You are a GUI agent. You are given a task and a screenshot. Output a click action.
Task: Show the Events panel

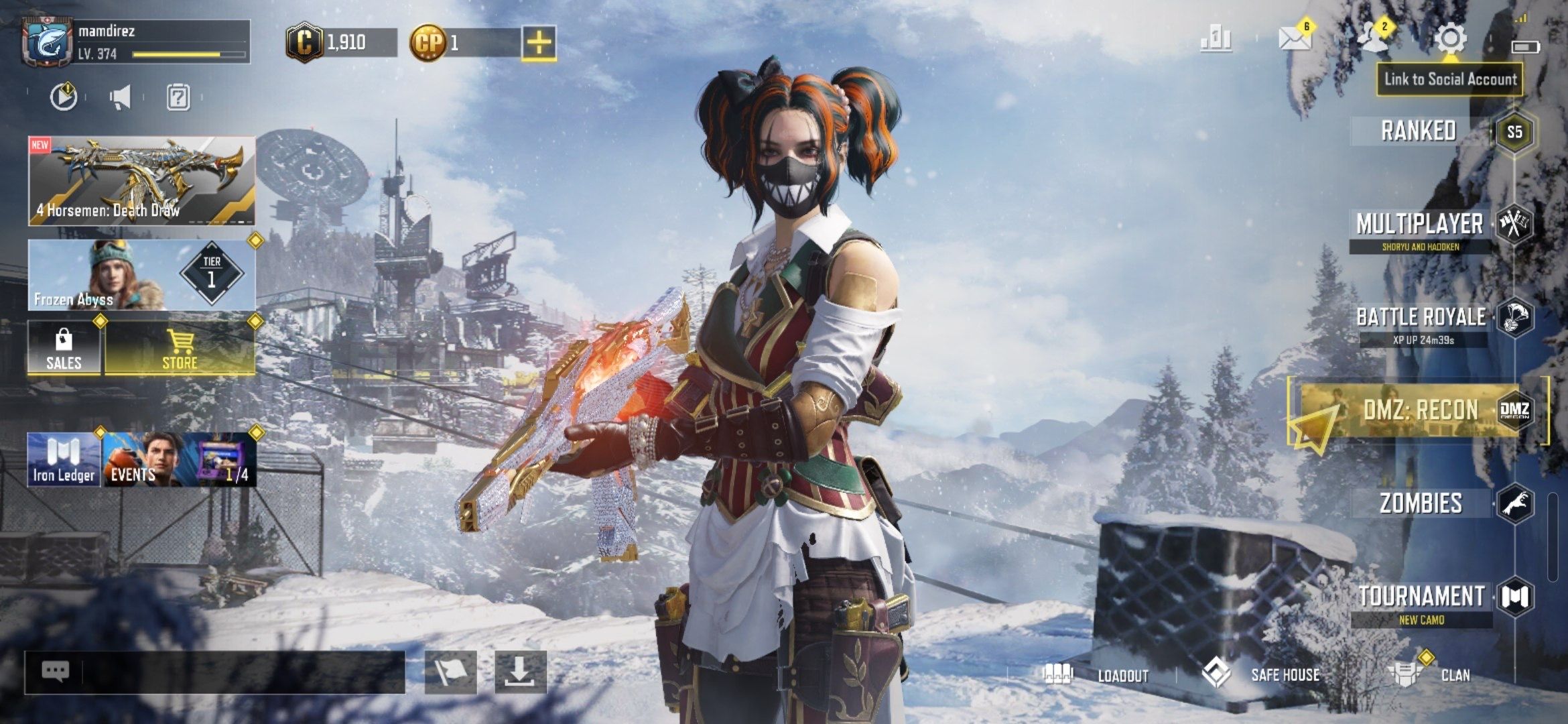tap(180, 460)
